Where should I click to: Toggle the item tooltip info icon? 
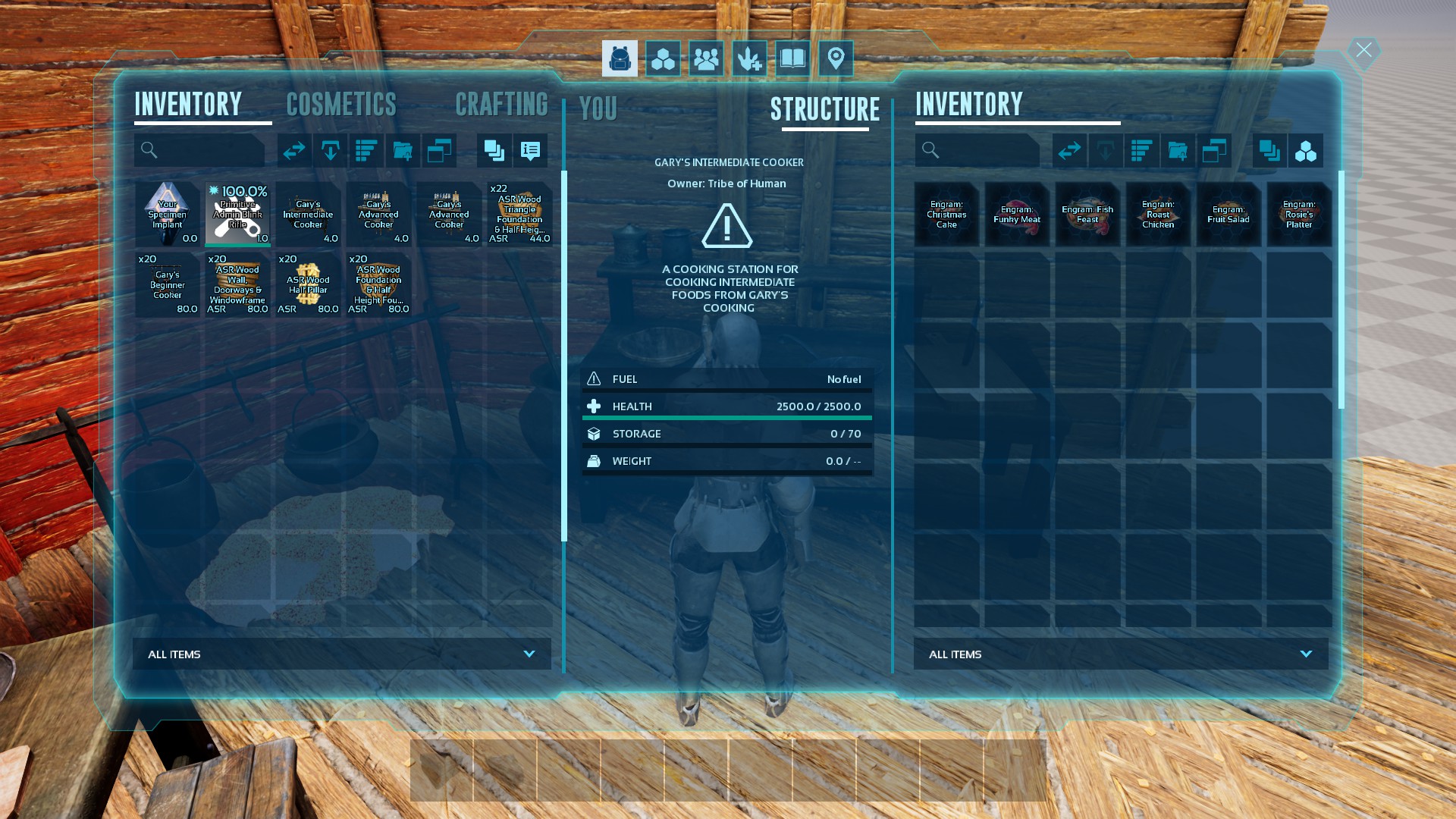pyautogui.click(x=530, y=150)
